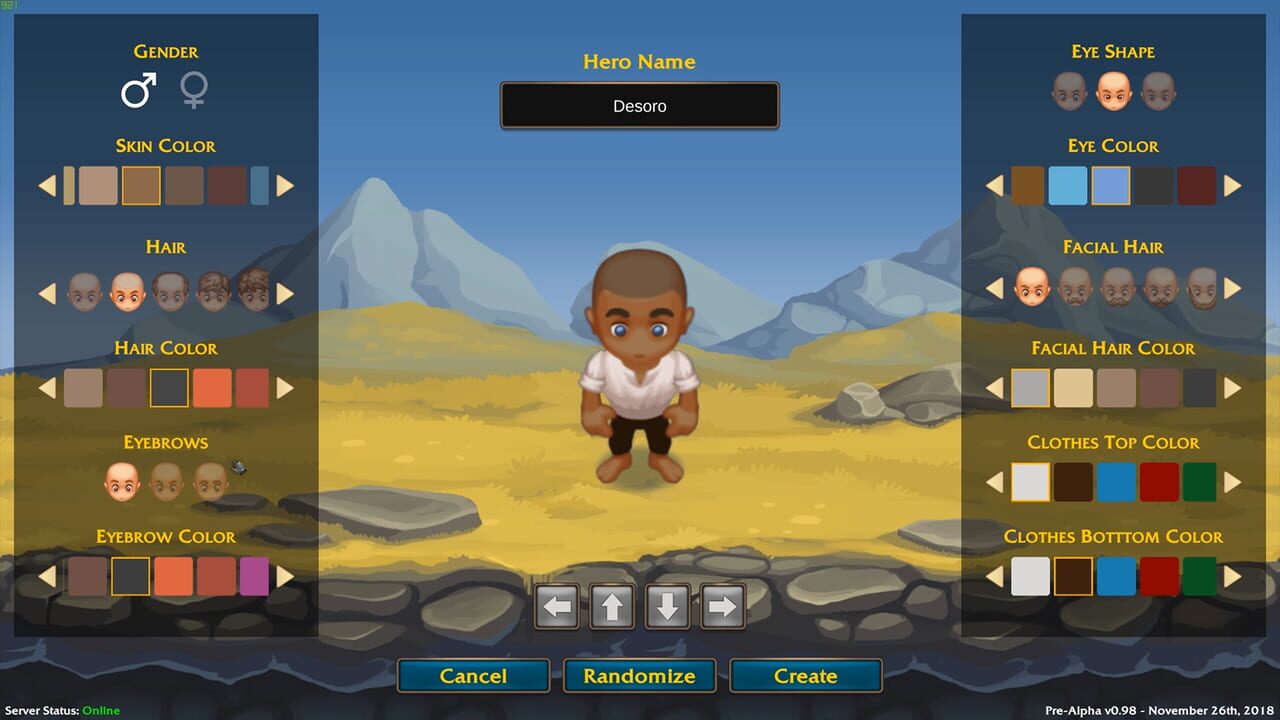The image size is (1280, 720).
Task: Select the second Hair style head icon
Action: click(125, 292)
